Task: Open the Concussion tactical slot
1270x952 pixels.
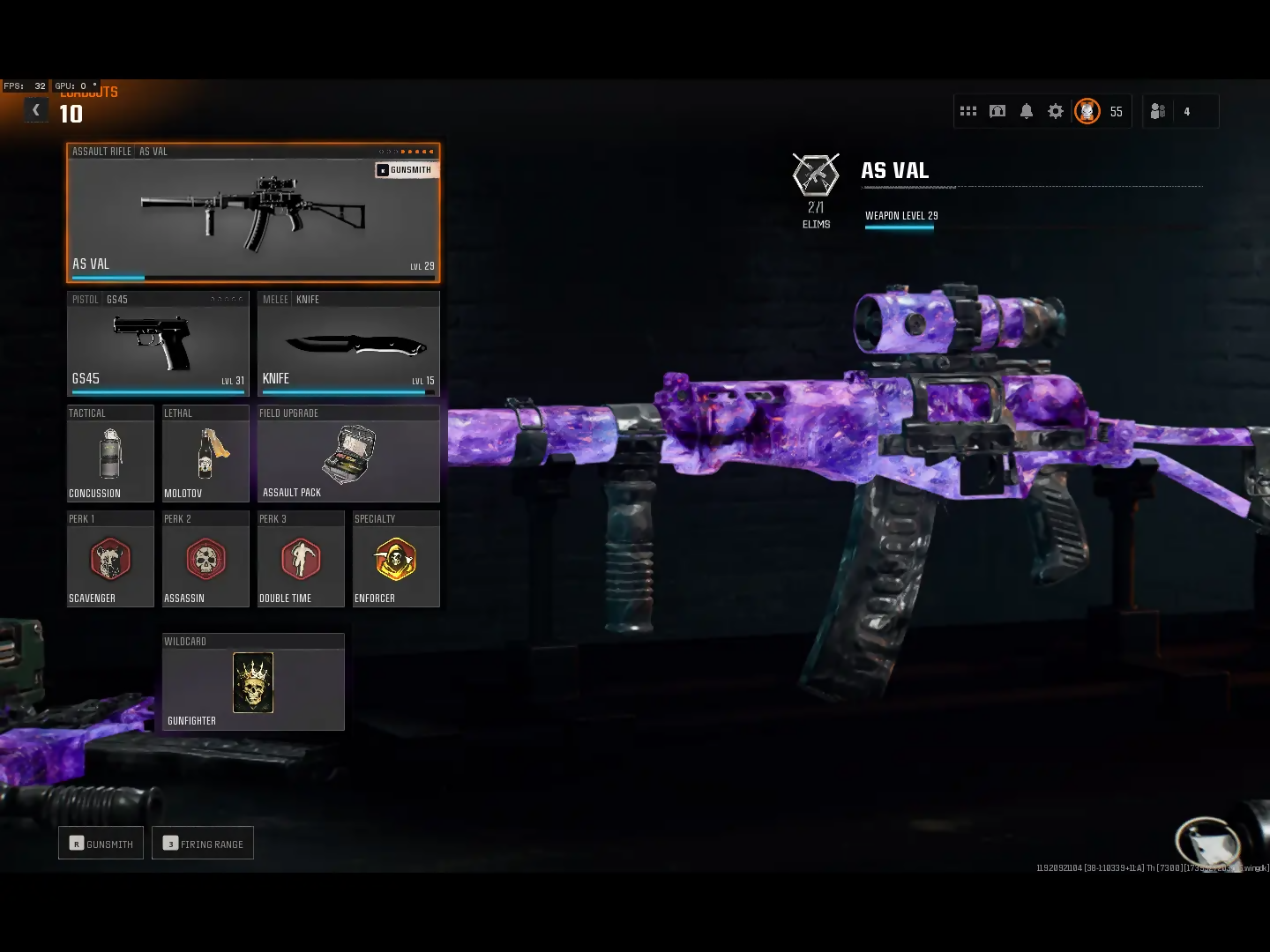Action: click(x=110, y=454)
